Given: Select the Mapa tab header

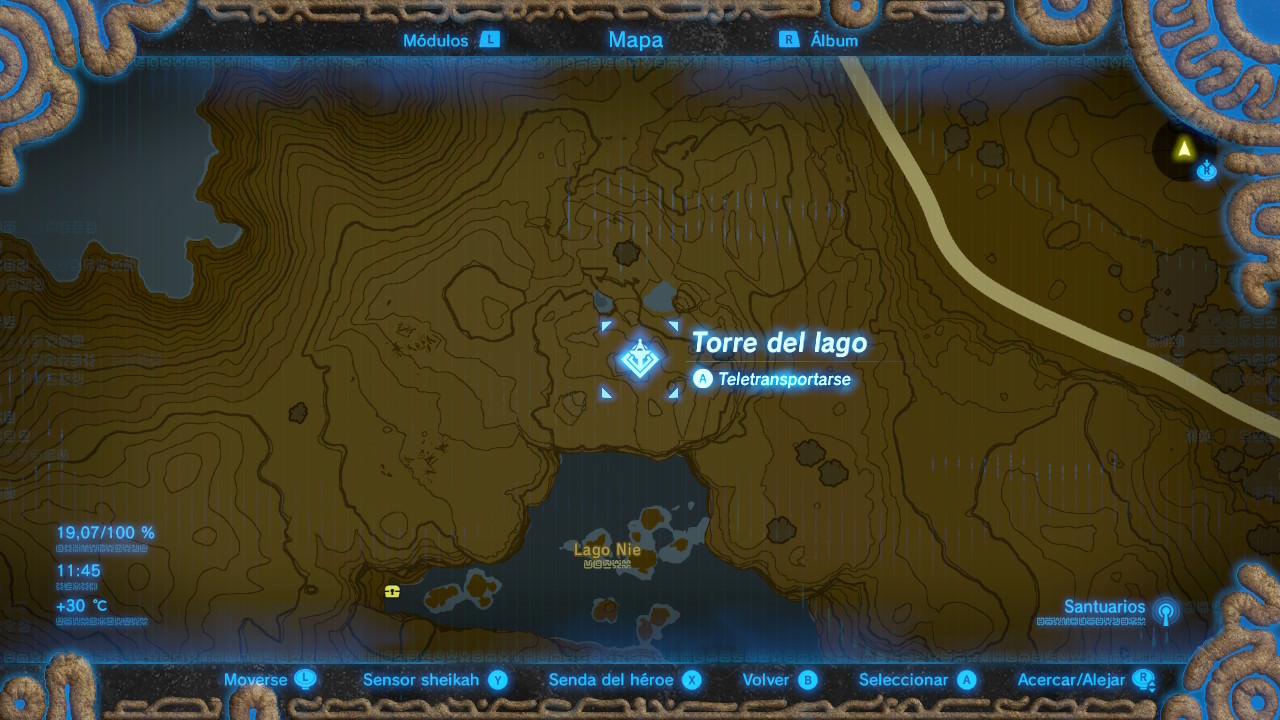Looking at the screenshot, I should 635,40.
